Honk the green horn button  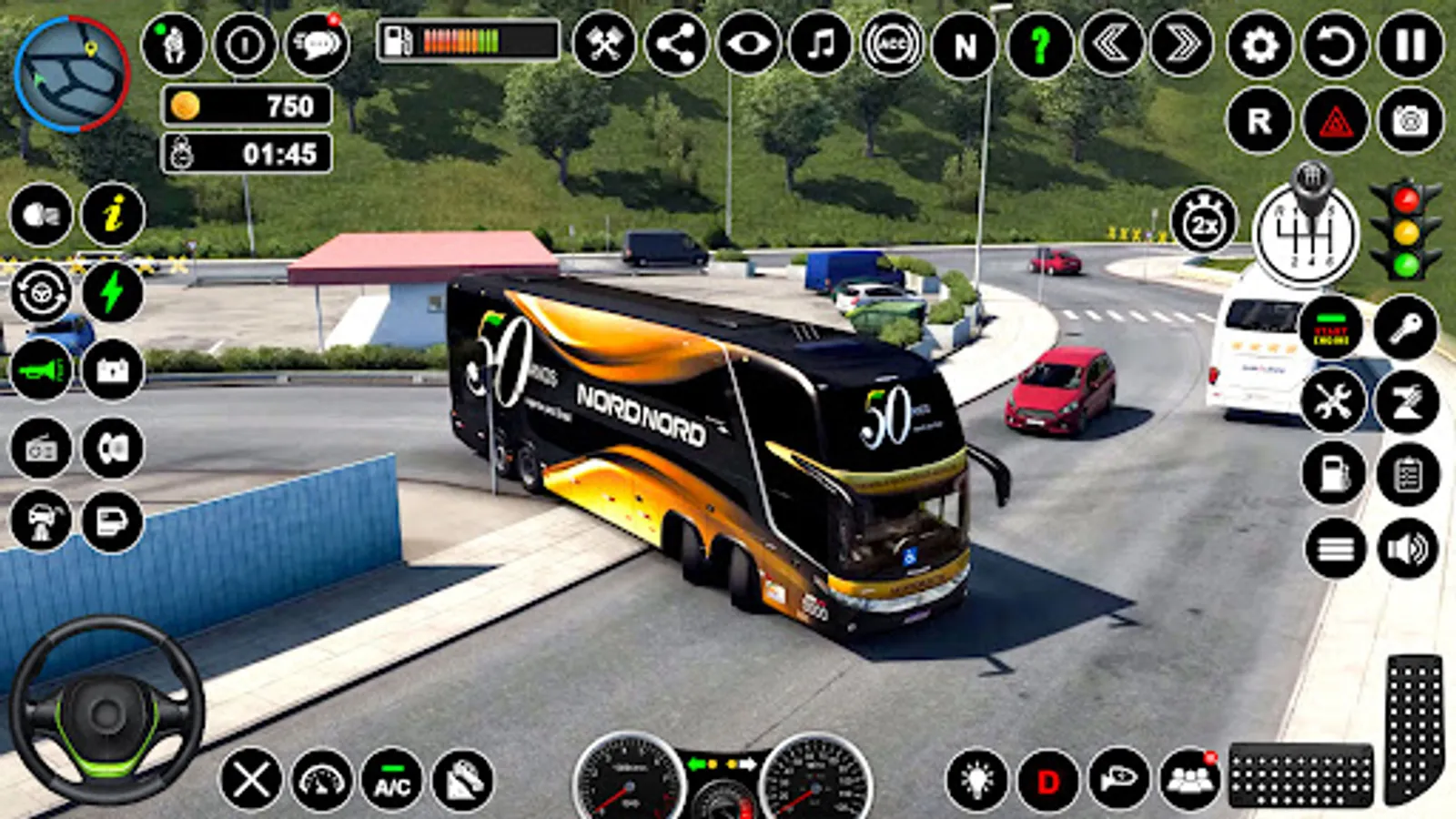[41, 370]
